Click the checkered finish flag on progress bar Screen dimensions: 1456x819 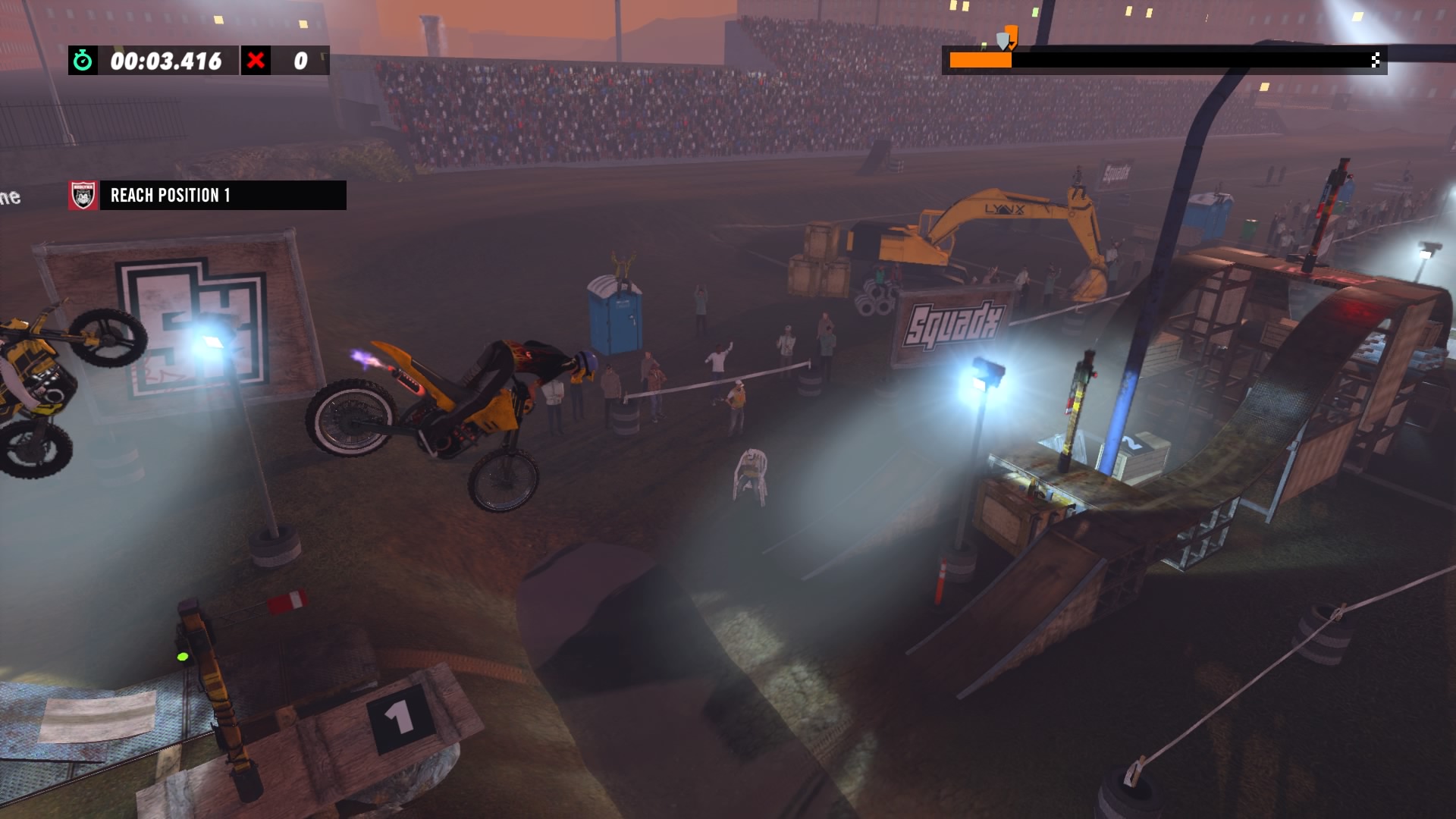1375,60
